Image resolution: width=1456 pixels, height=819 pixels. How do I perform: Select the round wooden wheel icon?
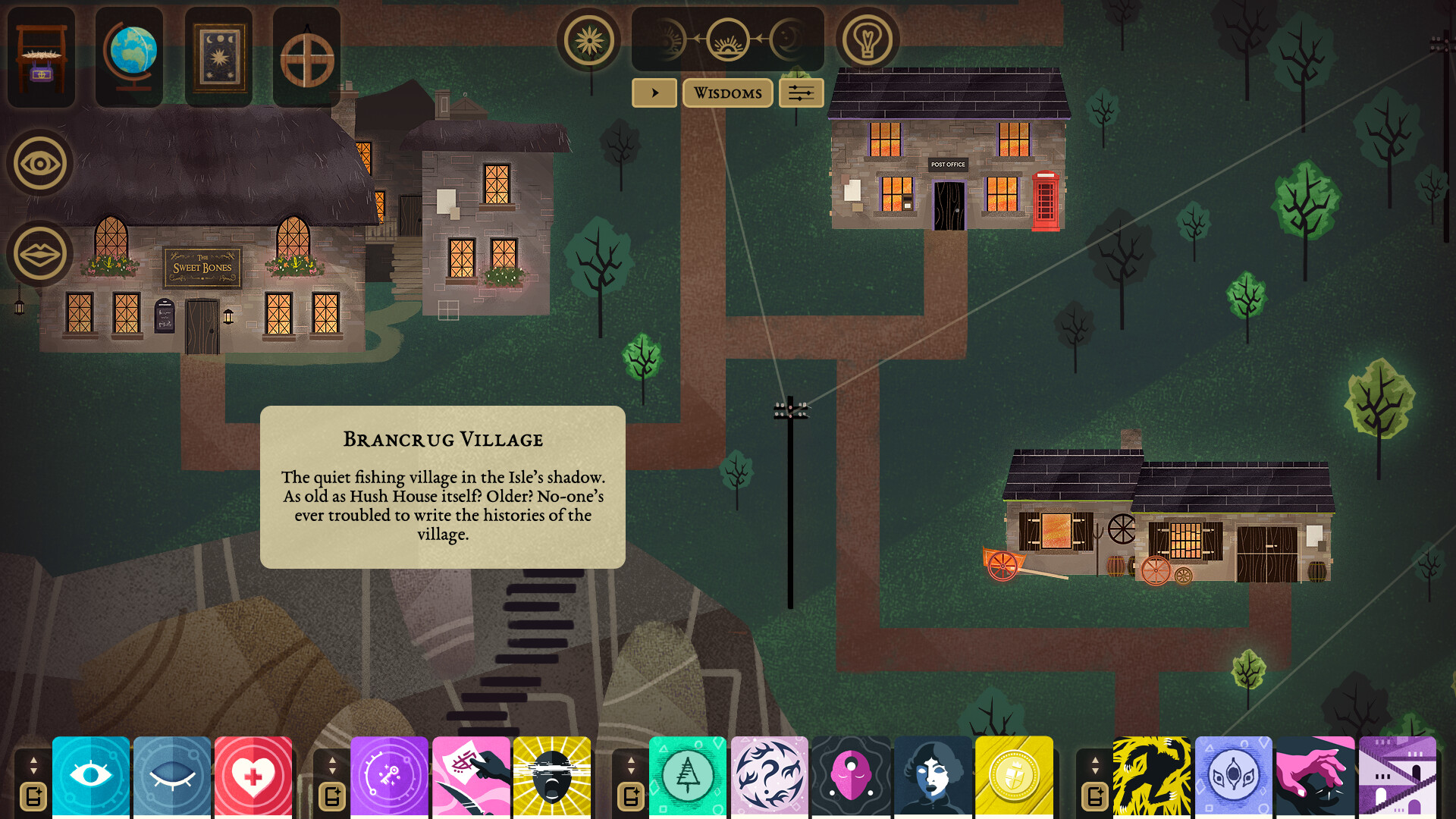(306, 58)
